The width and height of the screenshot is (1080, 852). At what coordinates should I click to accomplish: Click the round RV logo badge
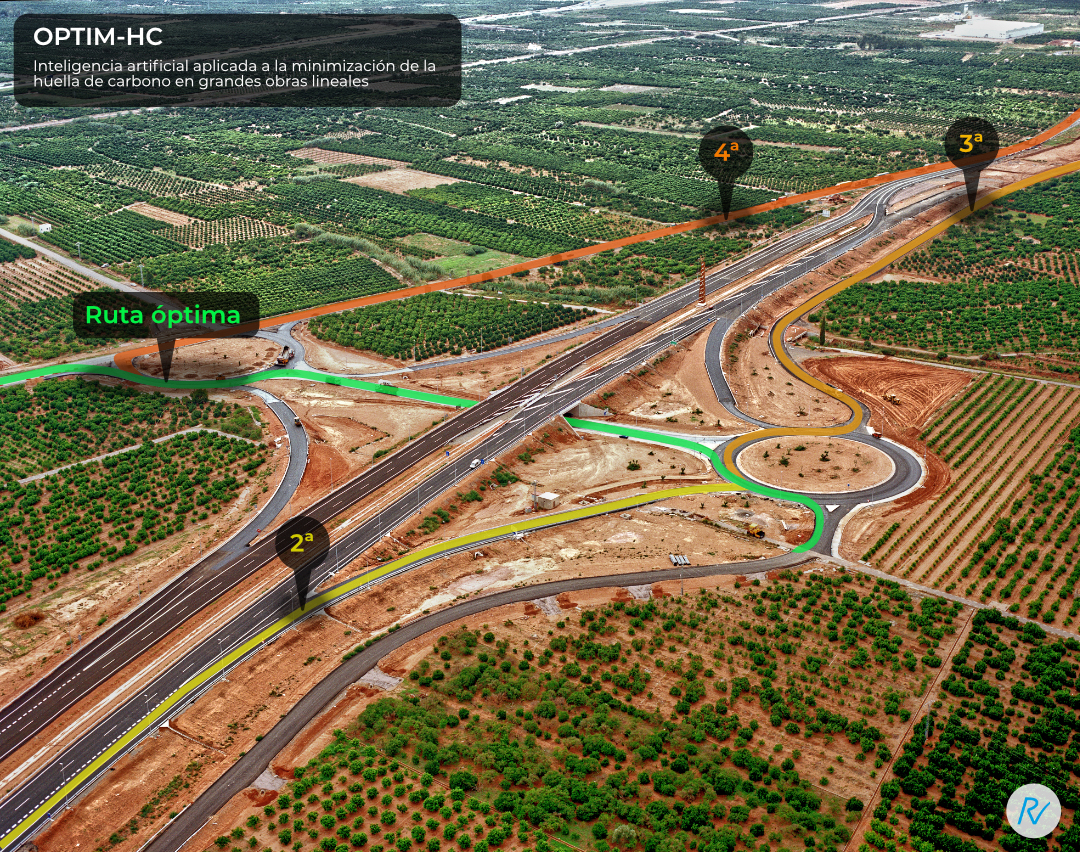coord(1033,811)
